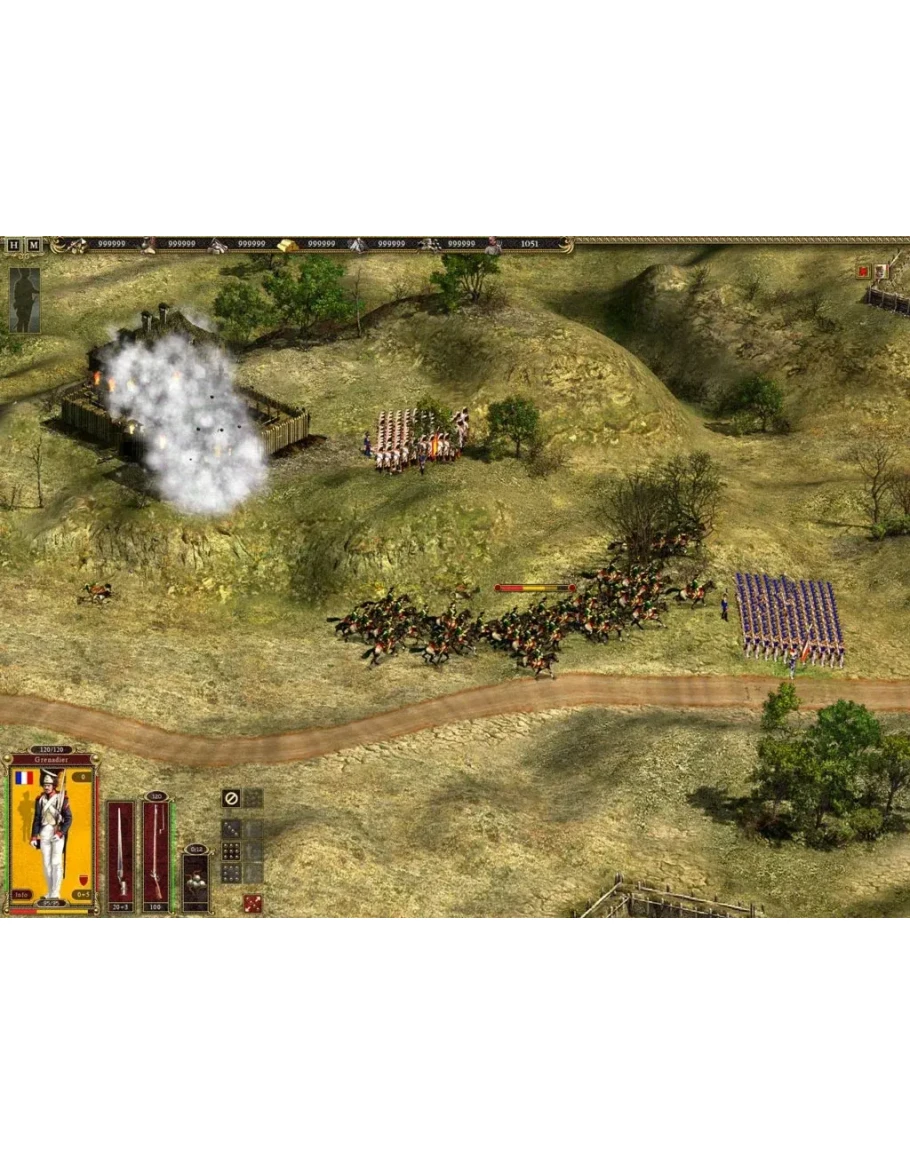Viewport: 910px width, 1155px height.
Task: Click the red icon in the top-right corner
Action: pyautogui.click(x=863, y=270)
